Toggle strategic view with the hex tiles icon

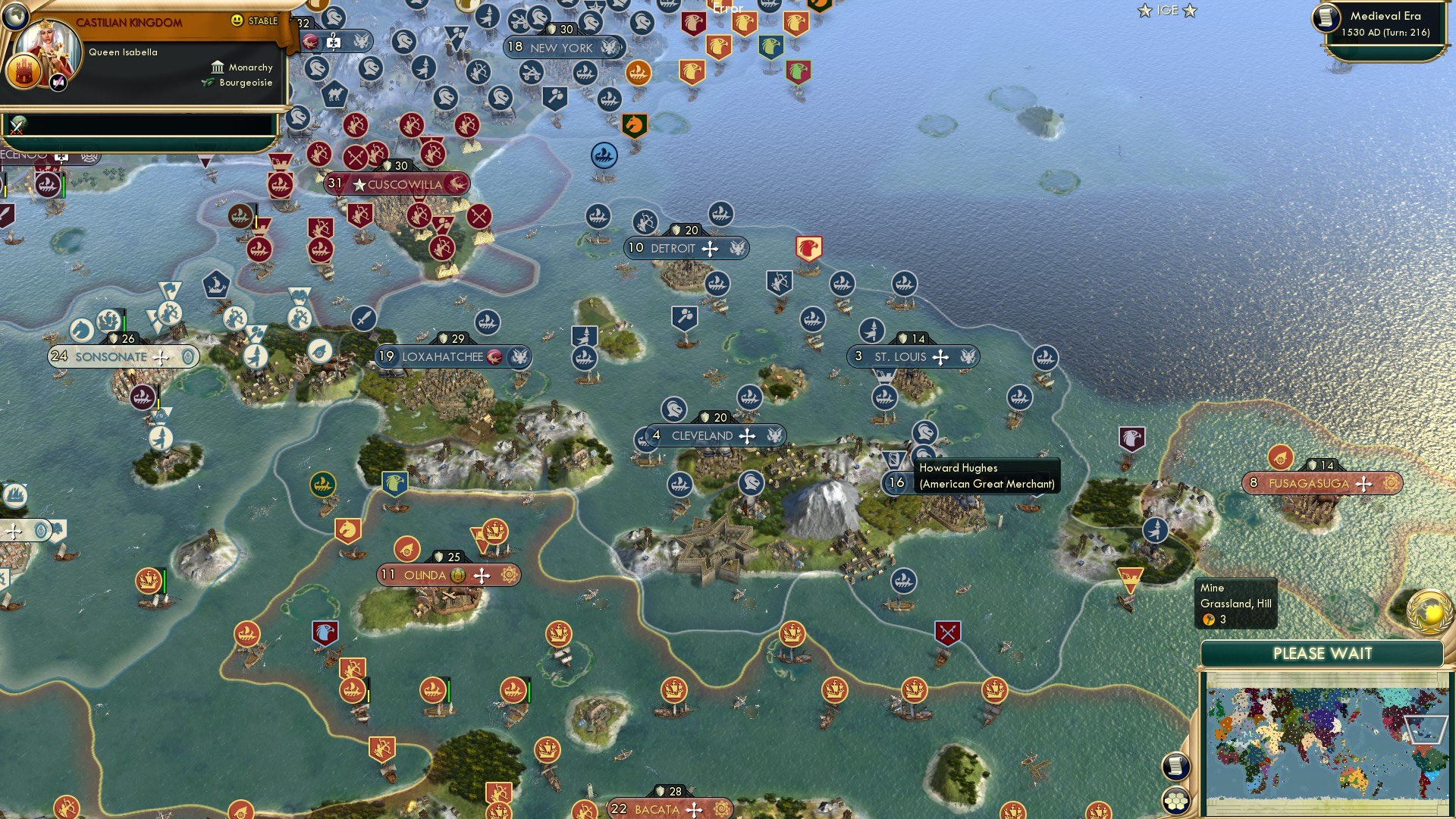point(1176,800)
